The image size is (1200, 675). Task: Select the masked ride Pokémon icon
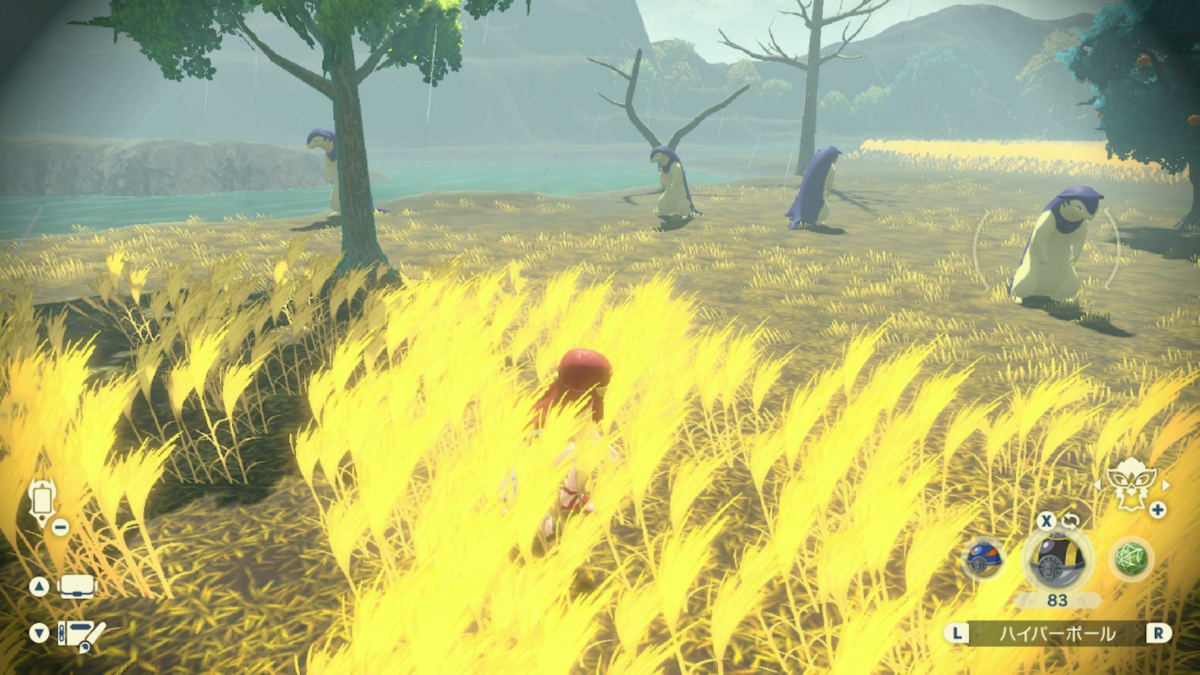click(x=1130, y=483)
